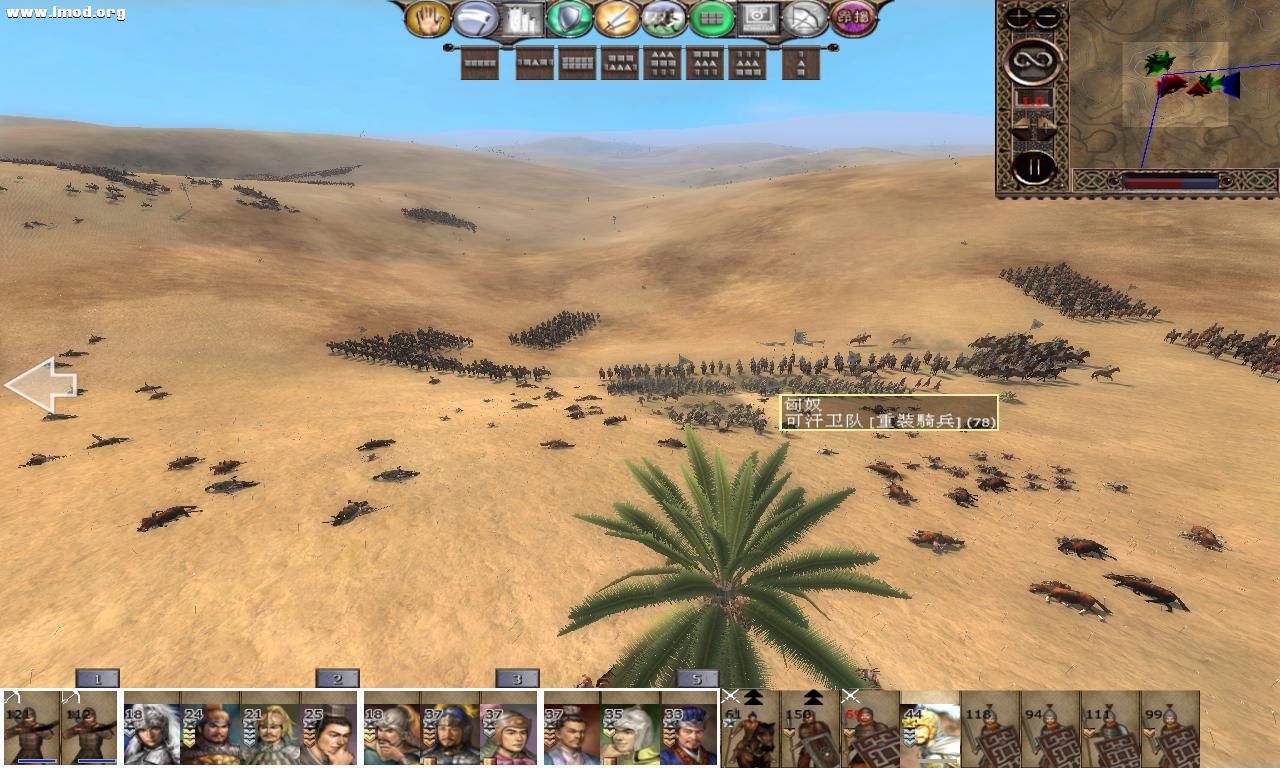Activate the camera/cinematic view icon
The image size is (1280, 768).
click(x=758, y=18)
